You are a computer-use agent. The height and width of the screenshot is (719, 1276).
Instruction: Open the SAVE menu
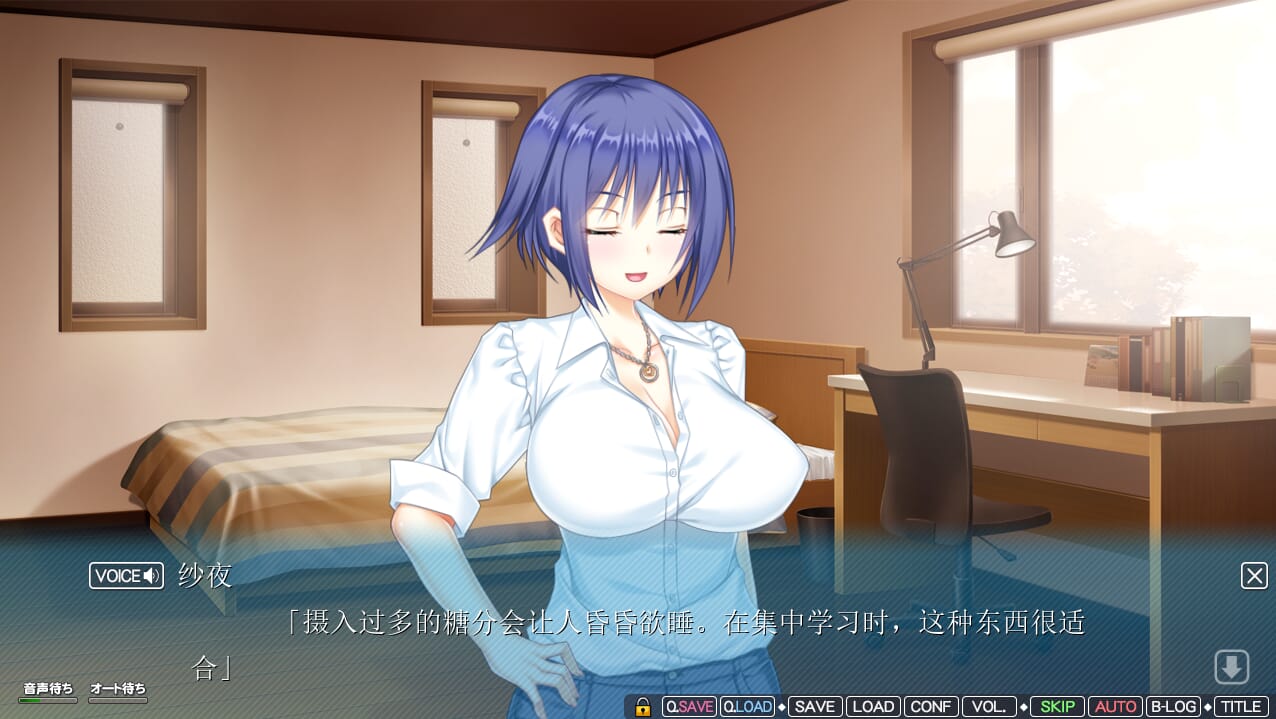click(x=814, y=706)
